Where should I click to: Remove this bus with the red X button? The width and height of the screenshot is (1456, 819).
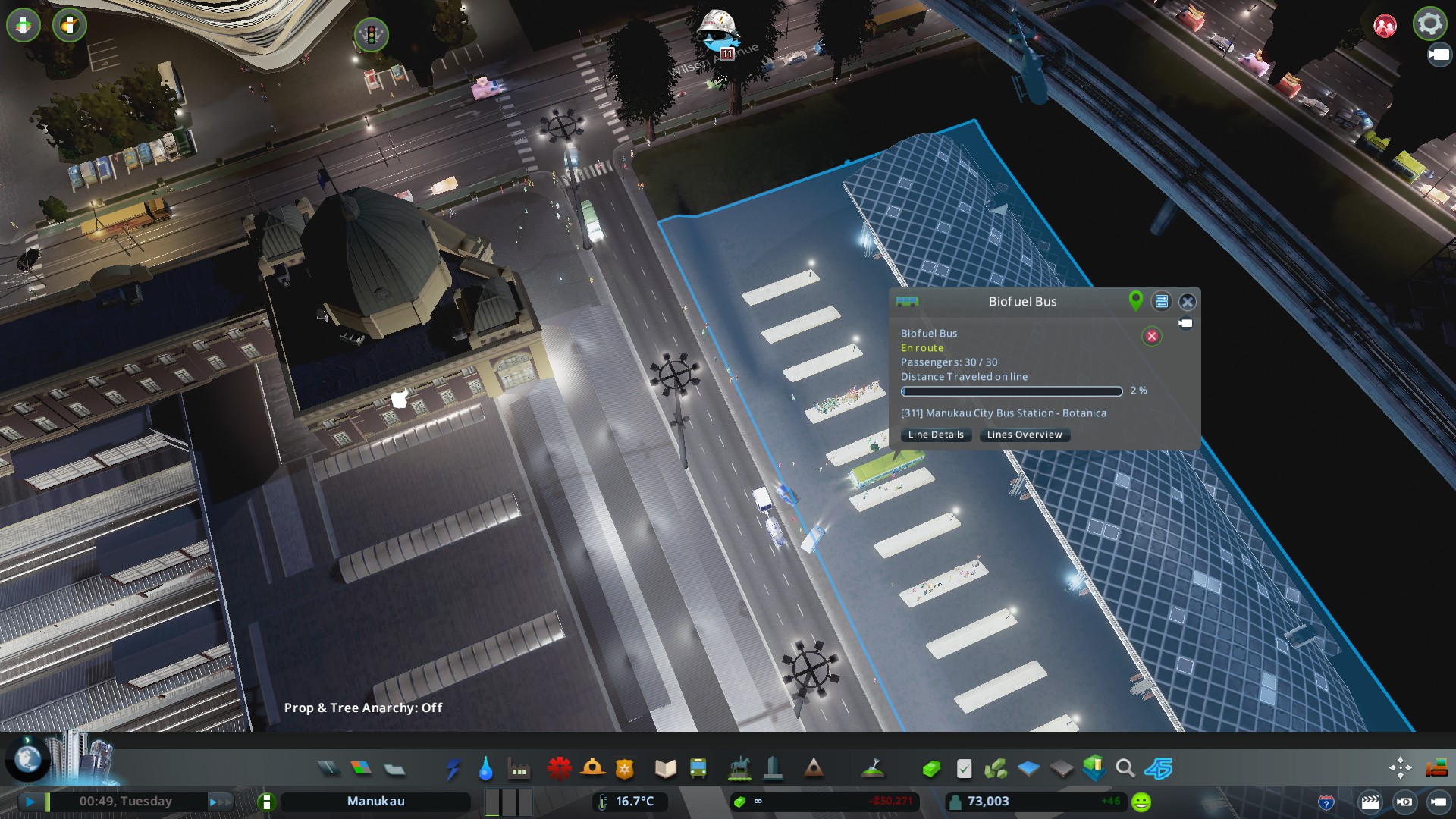[x=1151, y=336]
